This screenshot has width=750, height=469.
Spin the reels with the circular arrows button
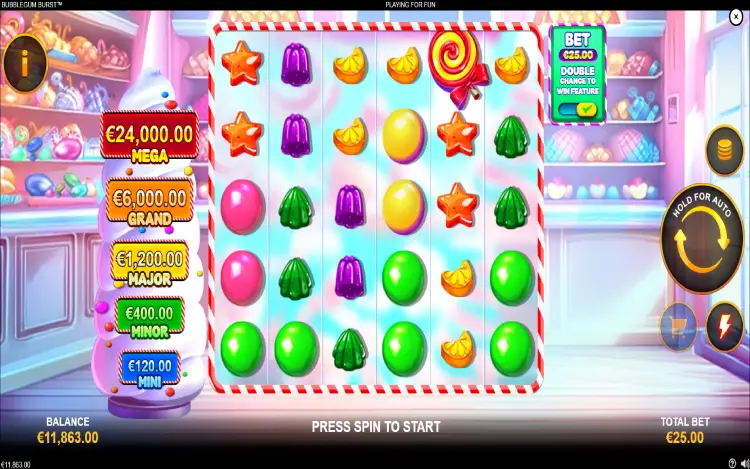click(x=704, y=237)
